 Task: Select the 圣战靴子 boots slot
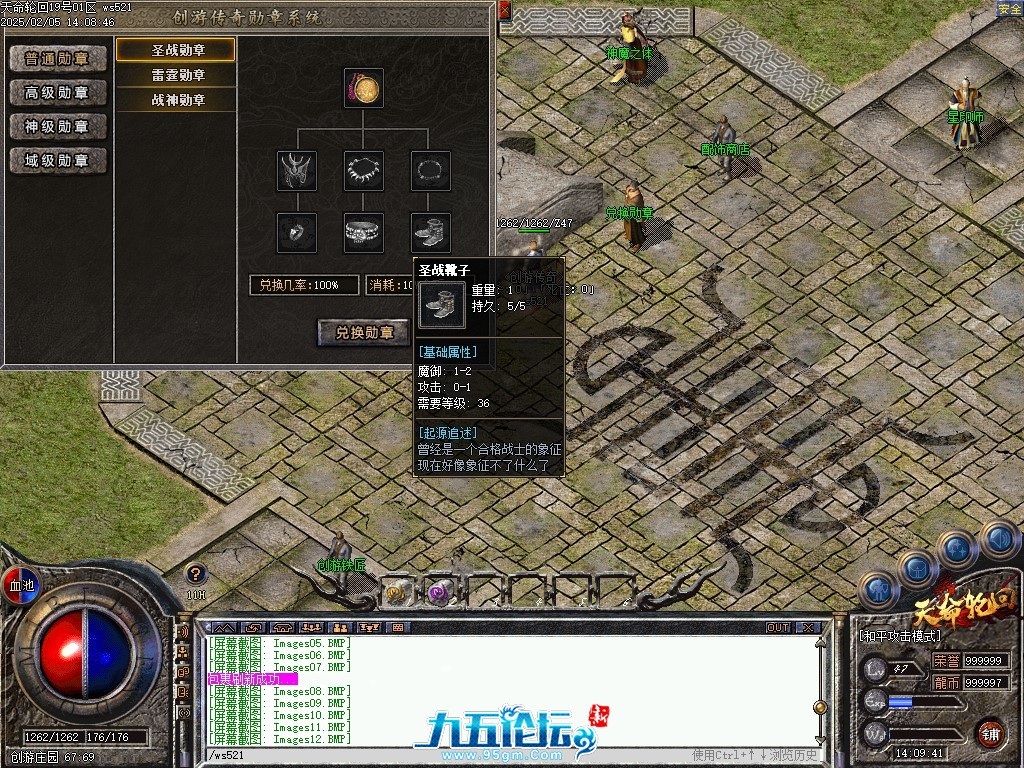point(431,233)
